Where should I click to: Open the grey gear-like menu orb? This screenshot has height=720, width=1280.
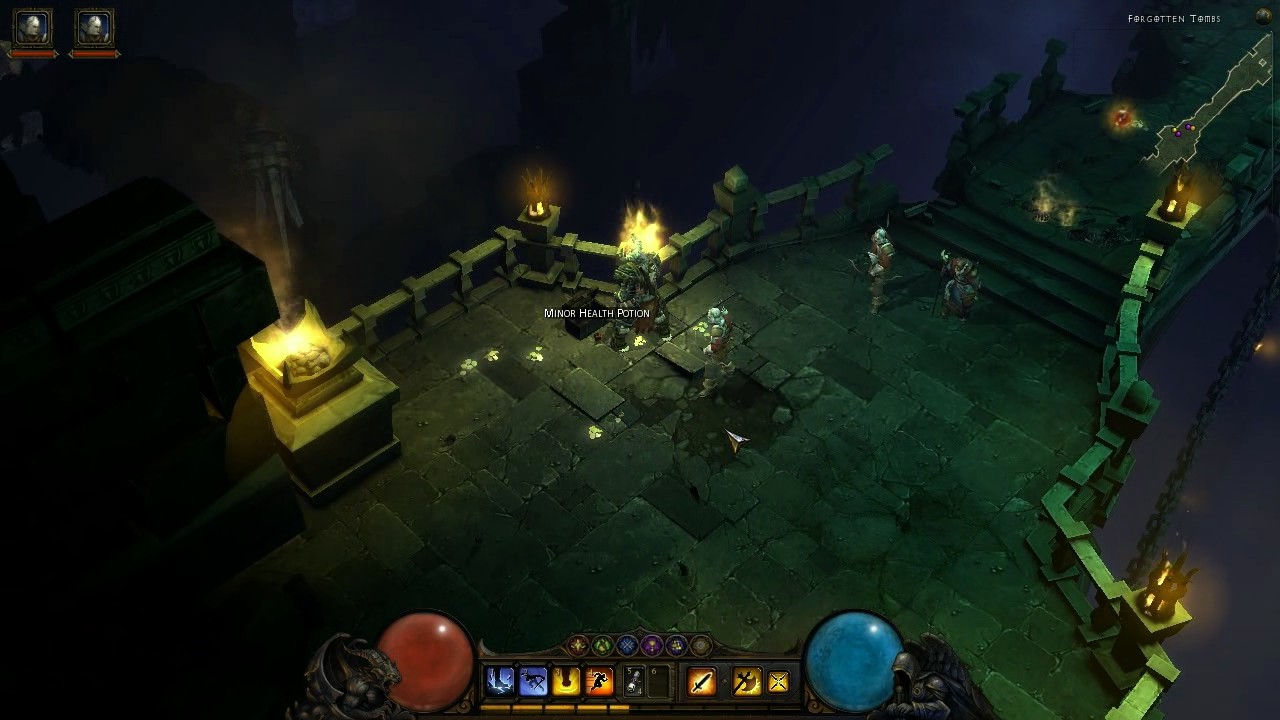pos(700,646)
